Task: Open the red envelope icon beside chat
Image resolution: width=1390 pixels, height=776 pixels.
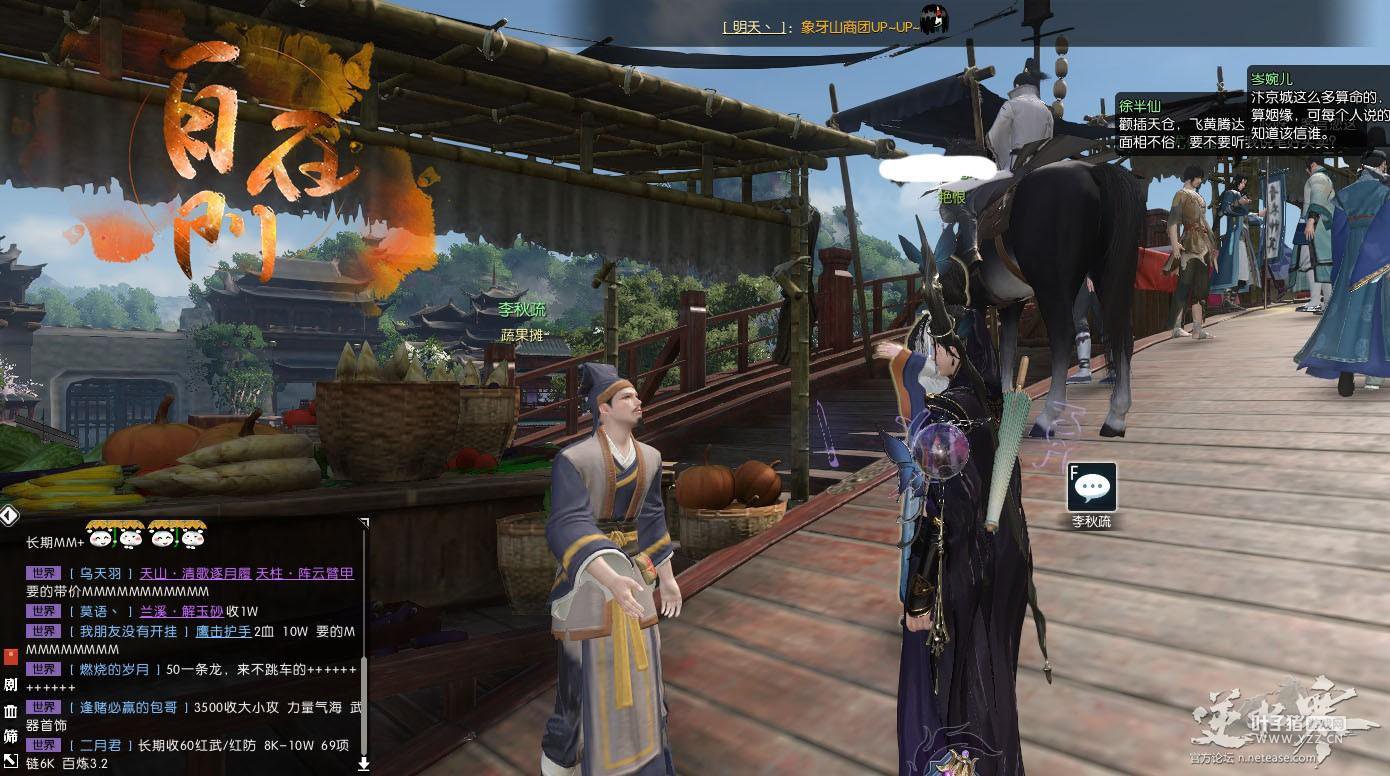Action: pos(10,657)
